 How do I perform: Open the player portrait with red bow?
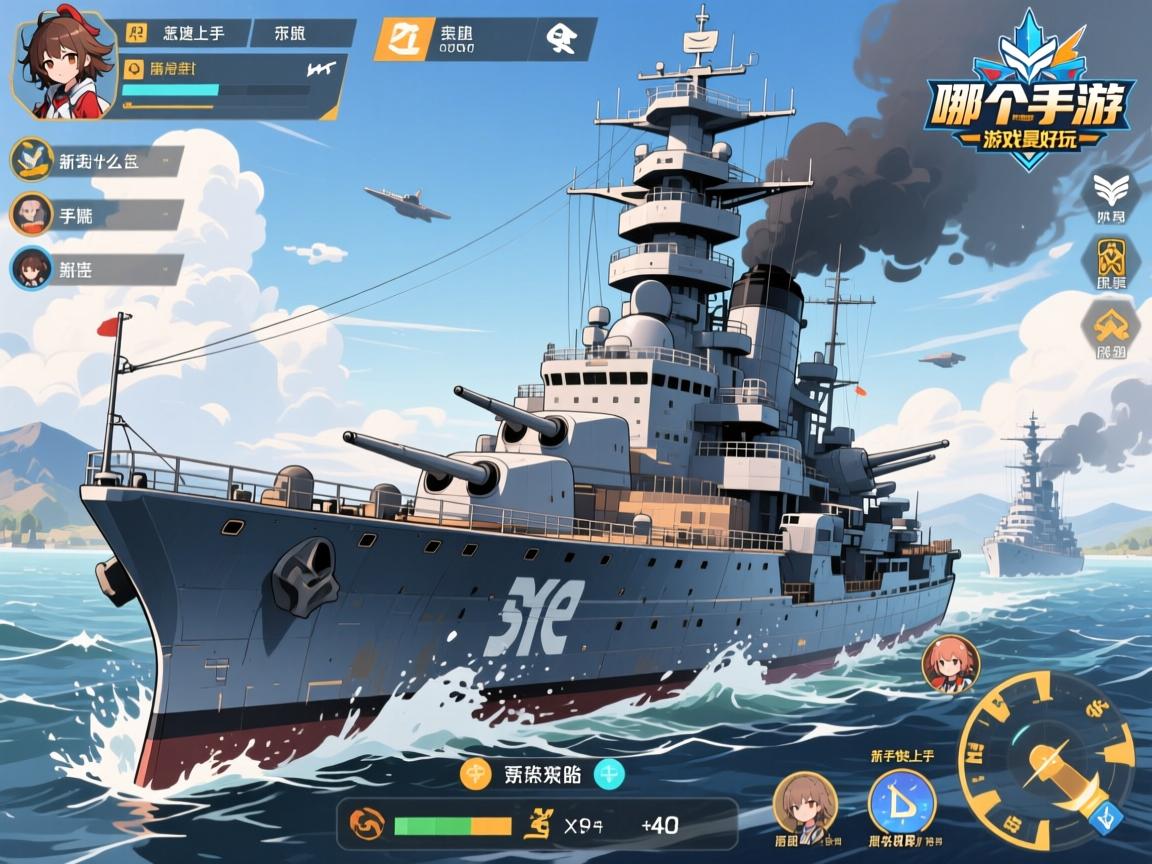tap(62, 68)
